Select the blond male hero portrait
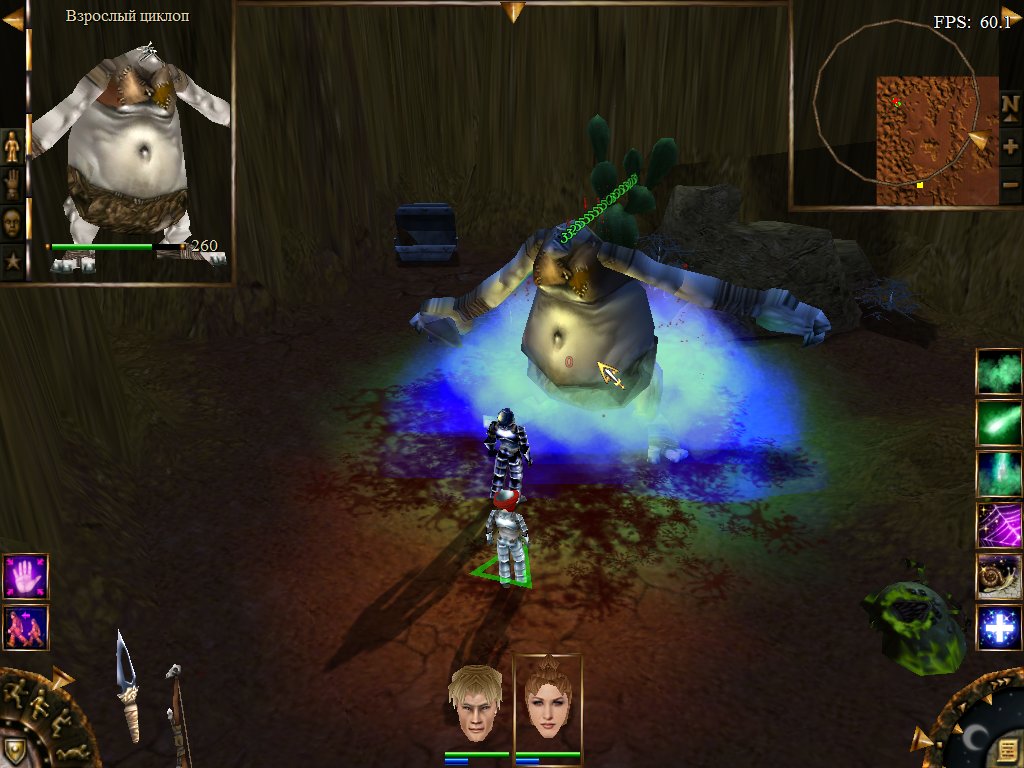The height and width of the screenshot is (768, 1024). [x=475, y=703]
